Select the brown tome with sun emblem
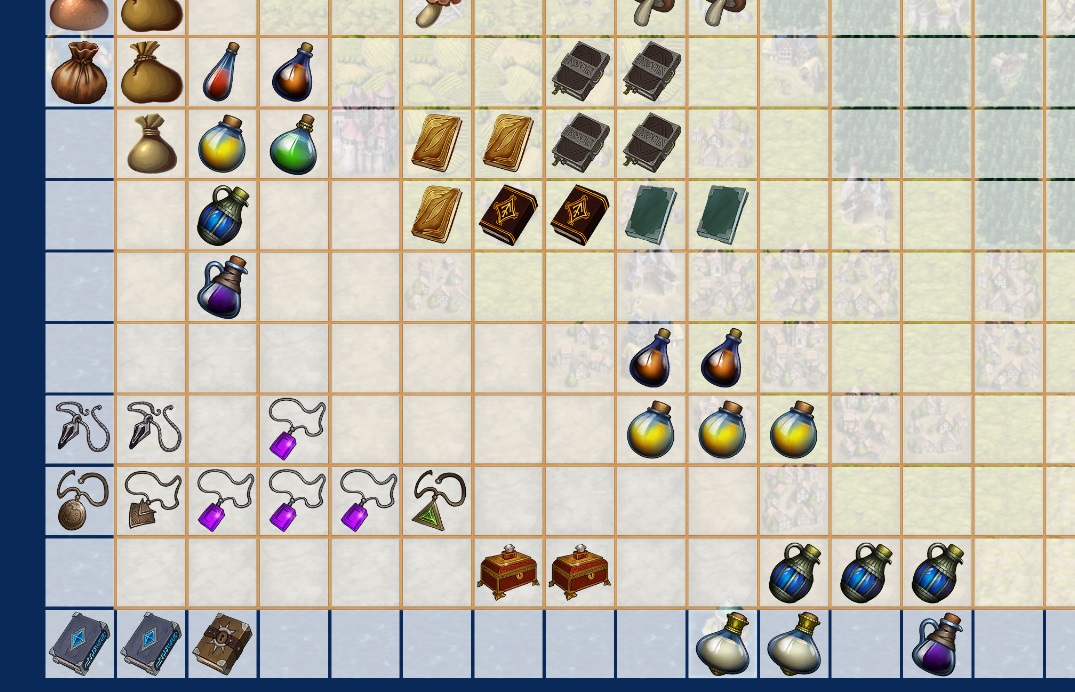The image size is (1075, 692). [222, 644]
